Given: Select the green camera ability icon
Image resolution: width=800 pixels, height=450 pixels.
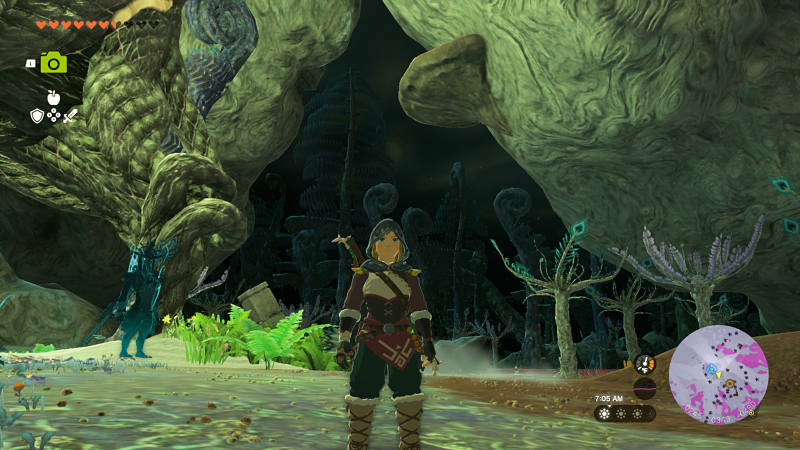Looking at the screenshot, I should [54, 62].
